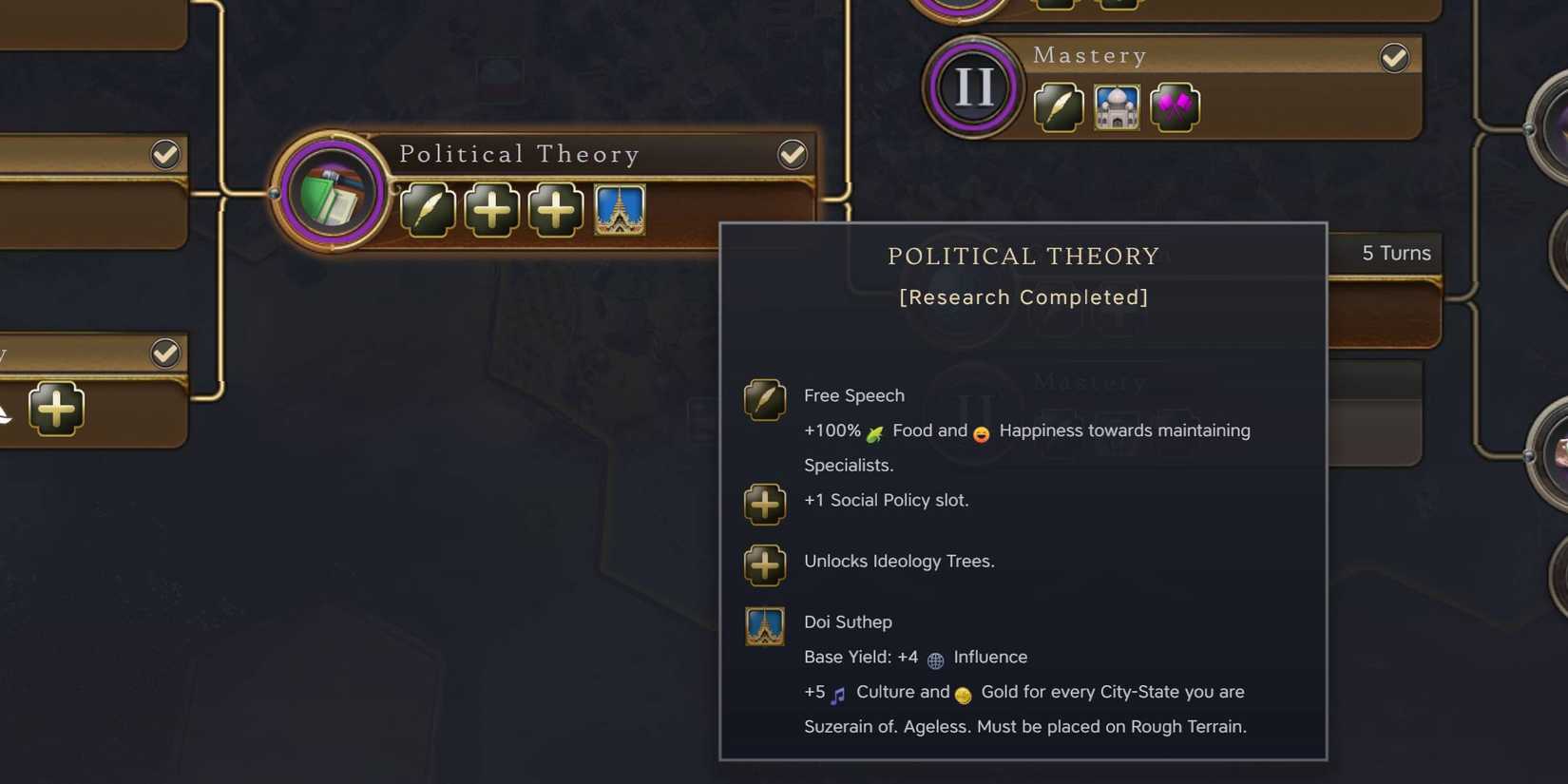Click the quill icon in the Mastery row

pyautogui.click(x=1058, y=107)
